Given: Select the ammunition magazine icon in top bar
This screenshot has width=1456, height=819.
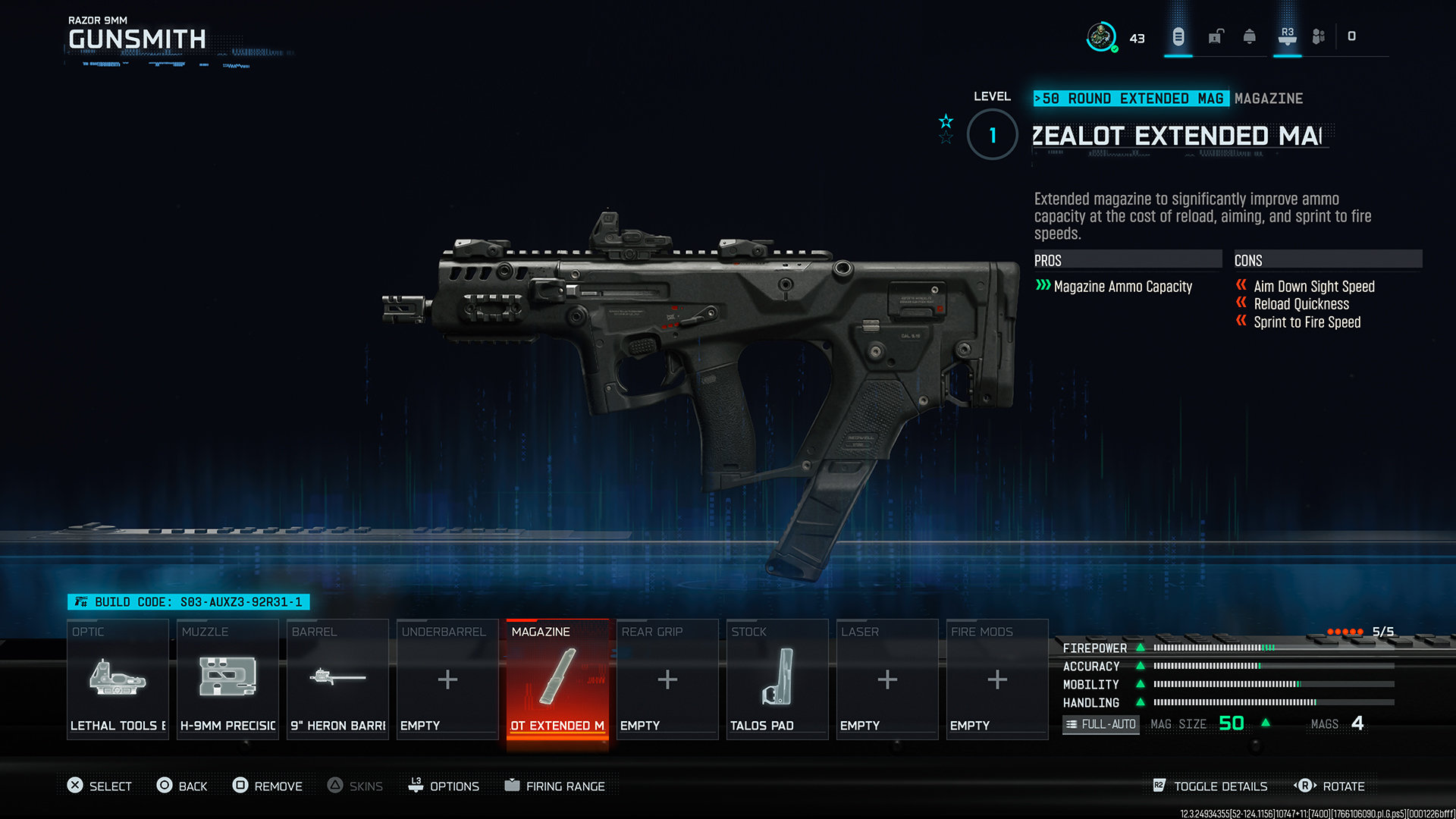Looking at the screenshot, I should [1178, 36].
